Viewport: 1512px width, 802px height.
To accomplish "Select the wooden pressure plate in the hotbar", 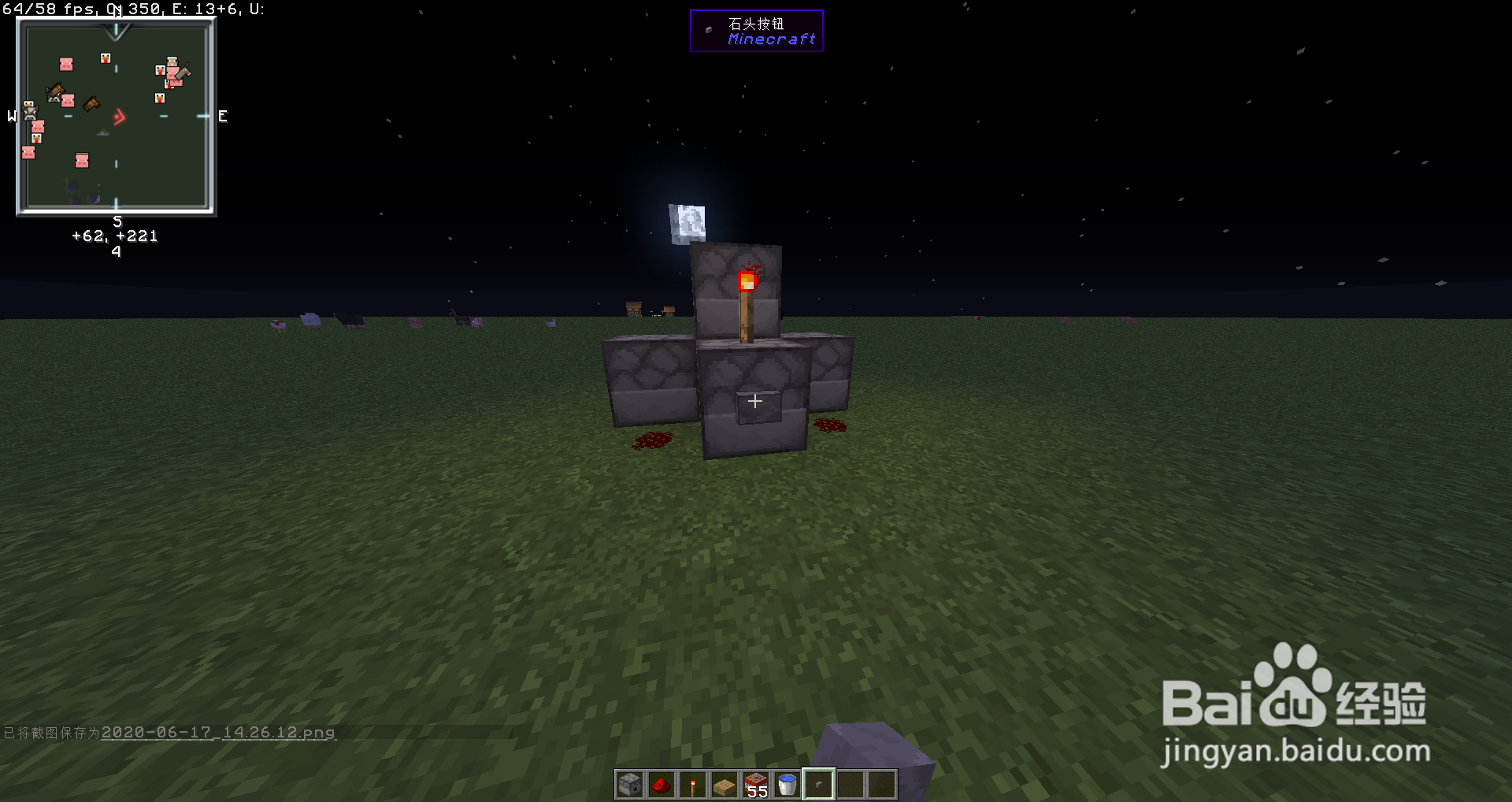I will (x=723, y=785).
